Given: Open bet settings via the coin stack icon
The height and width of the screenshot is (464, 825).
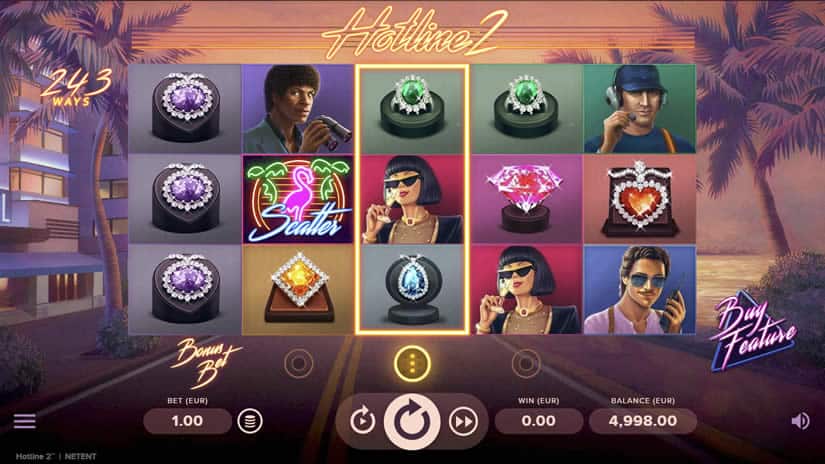Looking at the screenshot, I should click(249, 421).
